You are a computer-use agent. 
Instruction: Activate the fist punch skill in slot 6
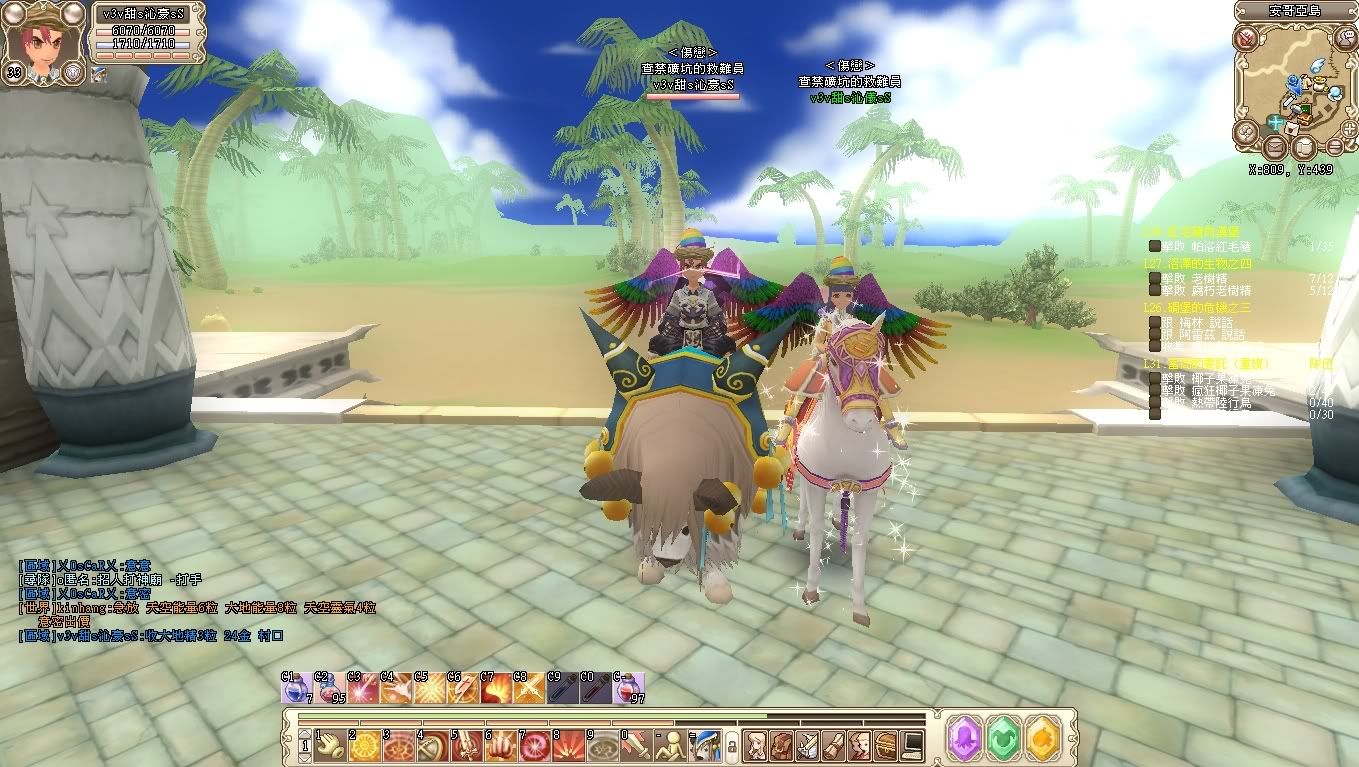pos(501,745)
